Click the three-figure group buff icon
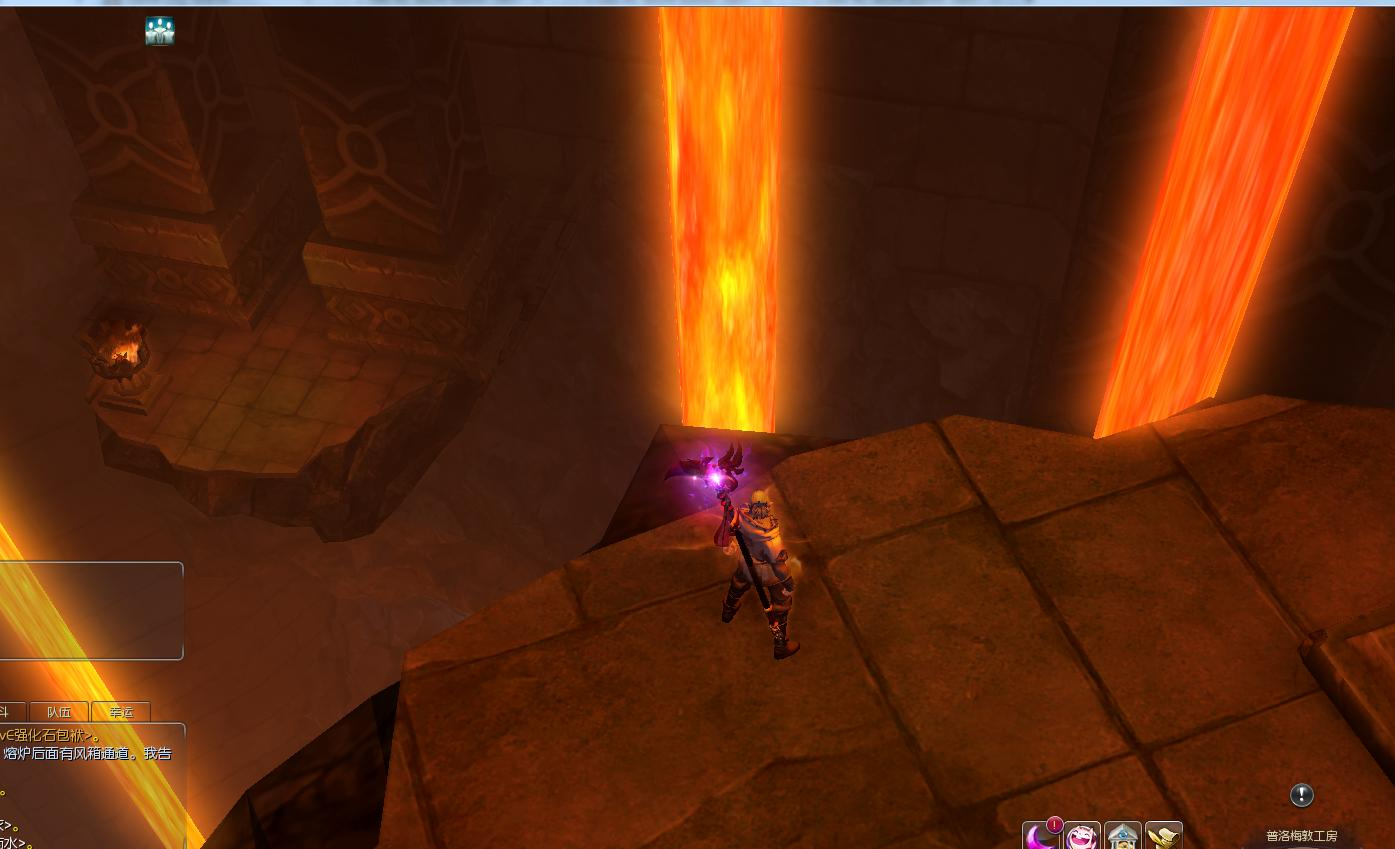Viewport: 1395px width, 849px height. point(159,31)
